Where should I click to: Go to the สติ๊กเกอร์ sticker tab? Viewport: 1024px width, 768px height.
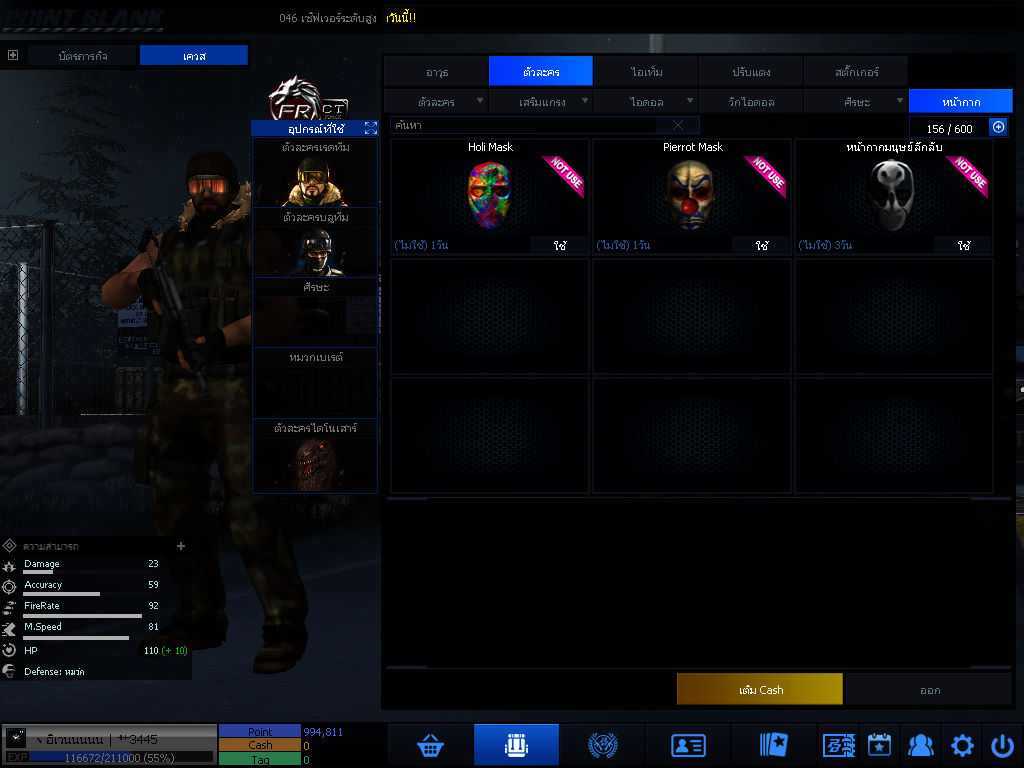(x=856, y=72)
